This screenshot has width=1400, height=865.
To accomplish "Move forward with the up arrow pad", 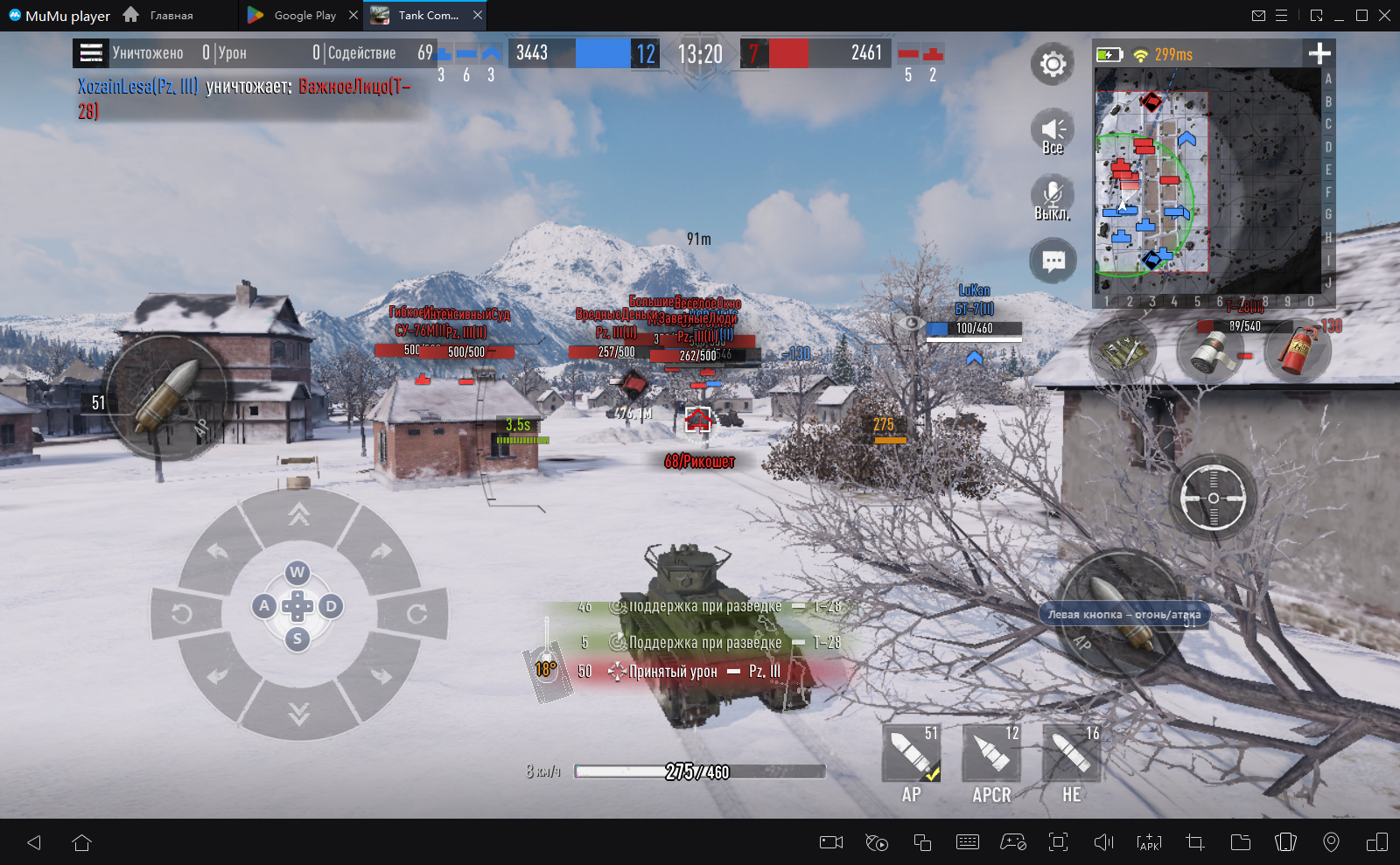I will pos(298,515).
